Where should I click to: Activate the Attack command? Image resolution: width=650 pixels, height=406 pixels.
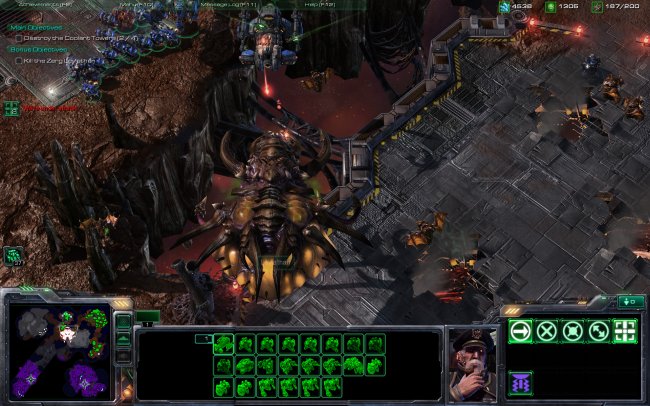tap(625, 331)
